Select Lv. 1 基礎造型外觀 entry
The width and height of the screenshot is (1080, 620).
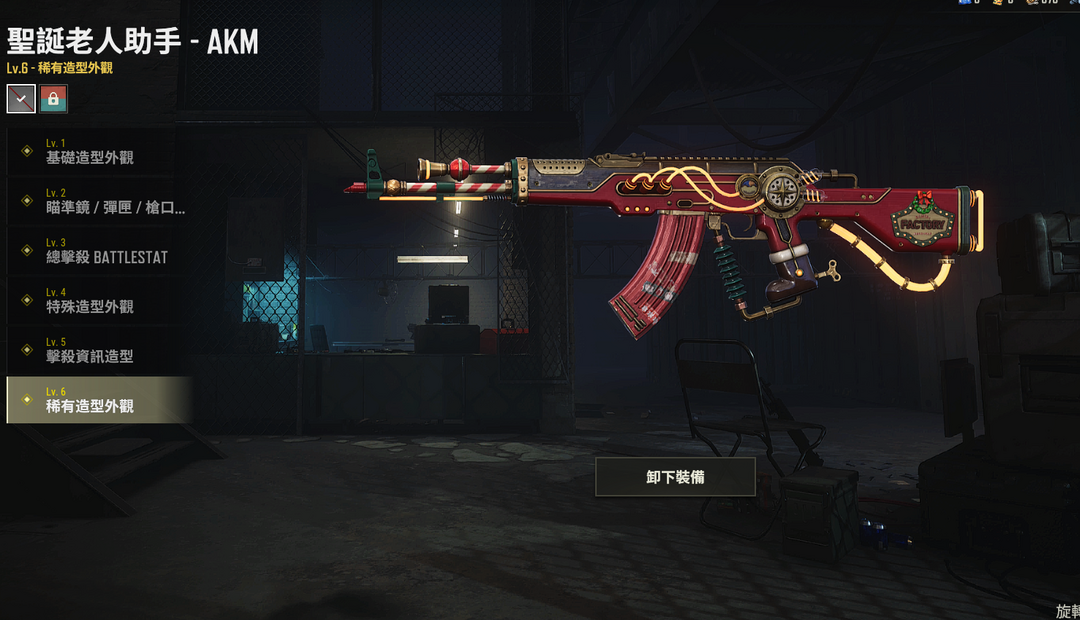(x=97, y=151)
